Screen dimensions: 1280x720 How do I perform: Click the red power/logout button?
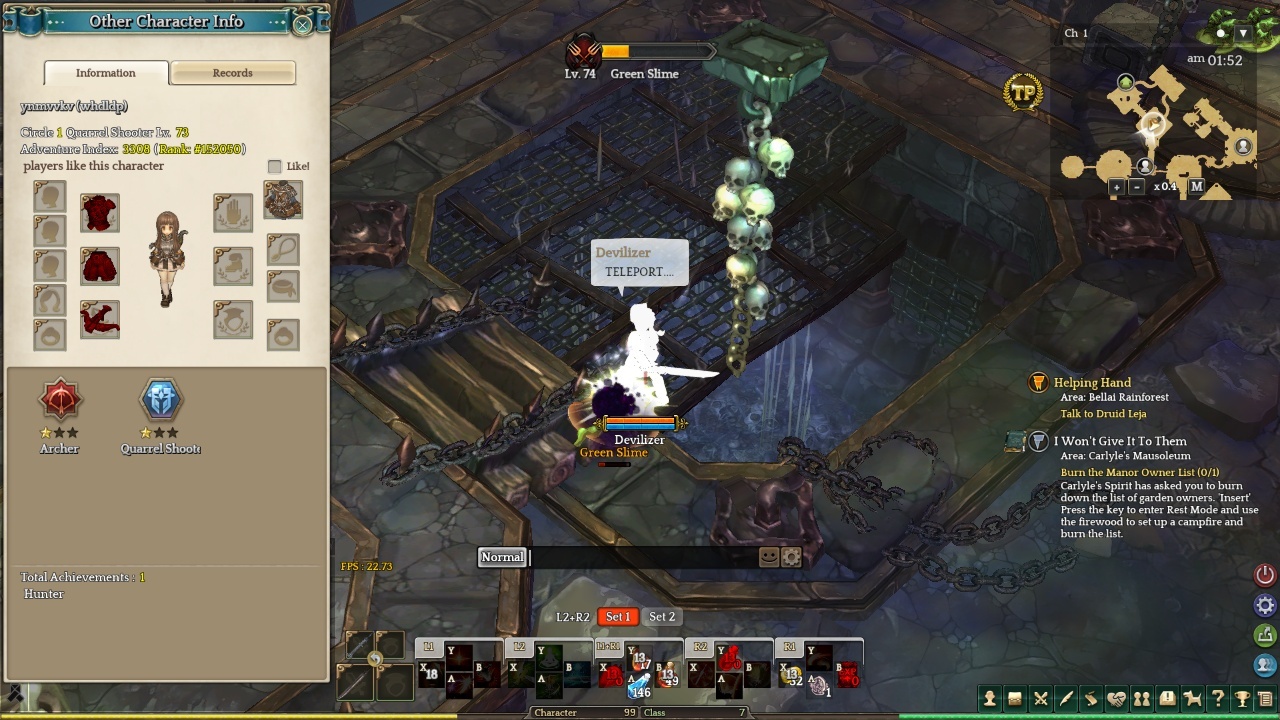[x=1265, y=575]
